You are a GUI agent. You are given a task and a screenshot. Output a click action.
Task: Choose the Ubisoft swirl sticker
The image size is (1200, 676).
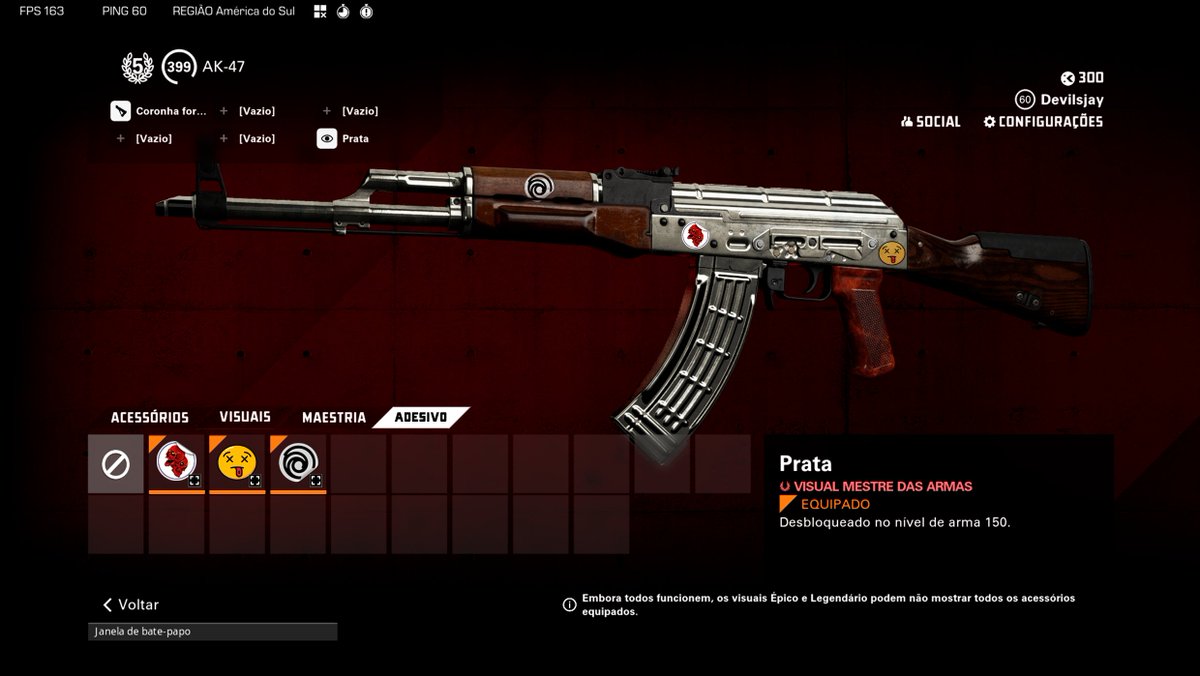pos(298,464)
